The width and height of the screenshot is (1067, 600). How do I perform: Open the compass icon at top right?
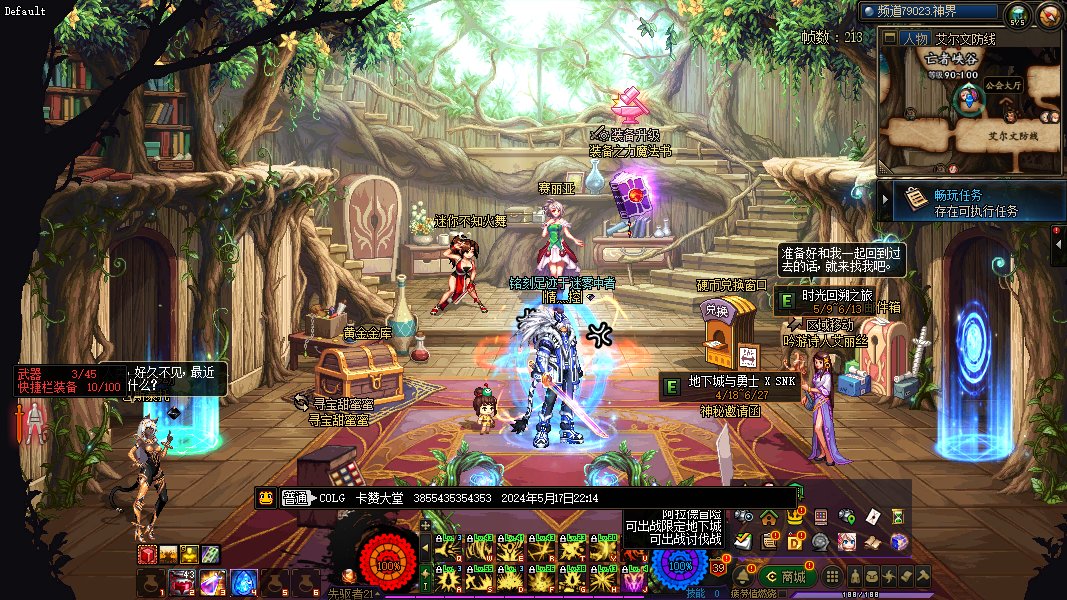(1048, 14)
